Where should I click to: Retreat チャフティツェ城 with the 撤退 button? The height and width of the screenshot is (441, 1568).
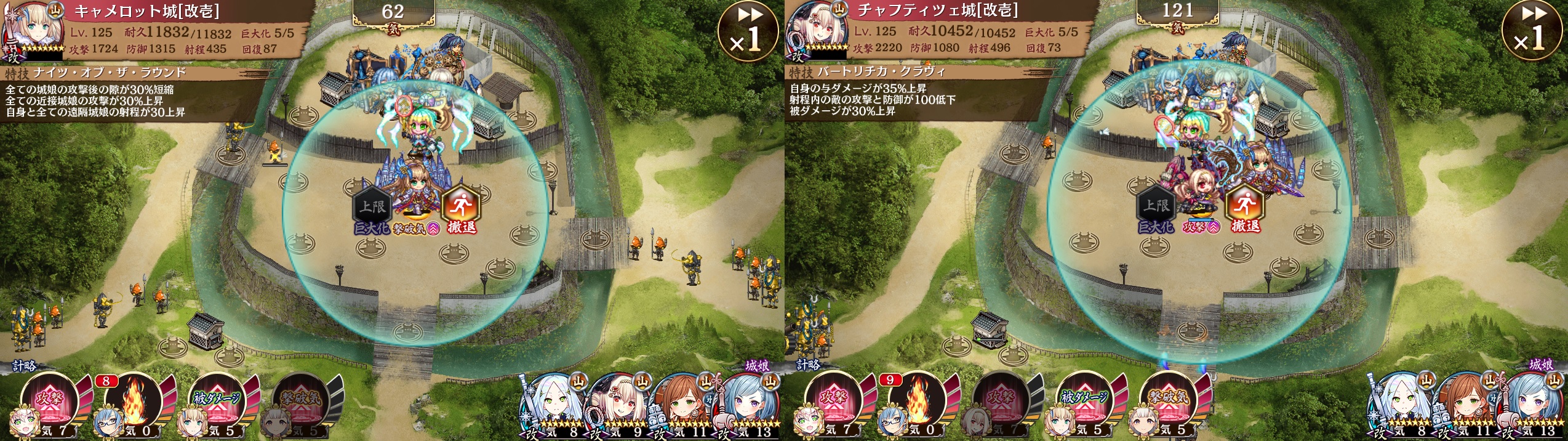pos(1245,211)
